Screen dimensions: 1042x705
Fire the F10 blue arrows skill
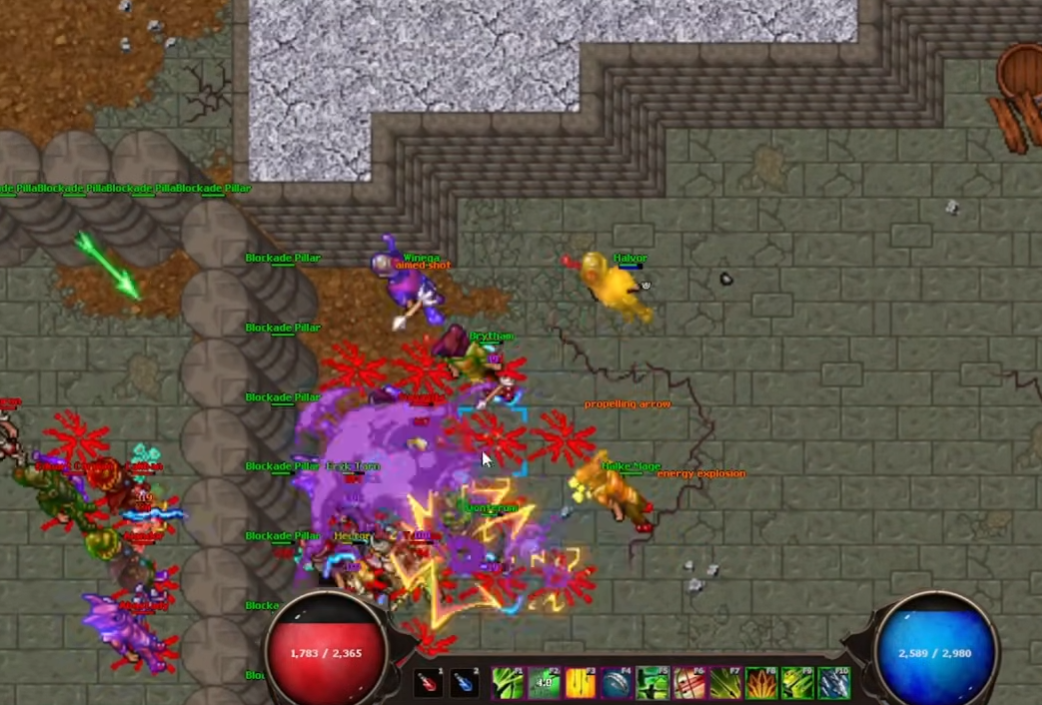click(x=833, y=683)
